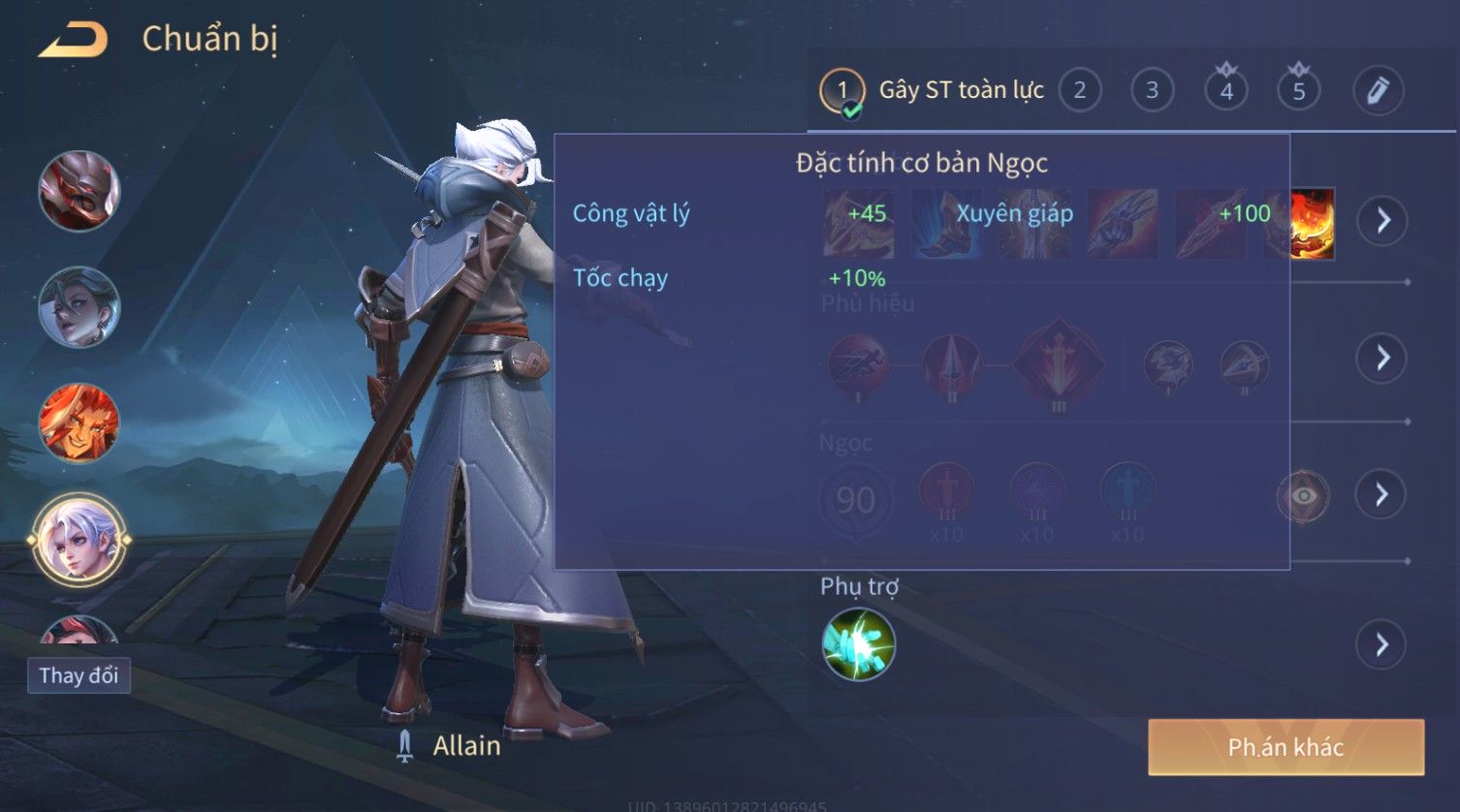Edit the build name with pencil icon

click(x=1378, y=91)
